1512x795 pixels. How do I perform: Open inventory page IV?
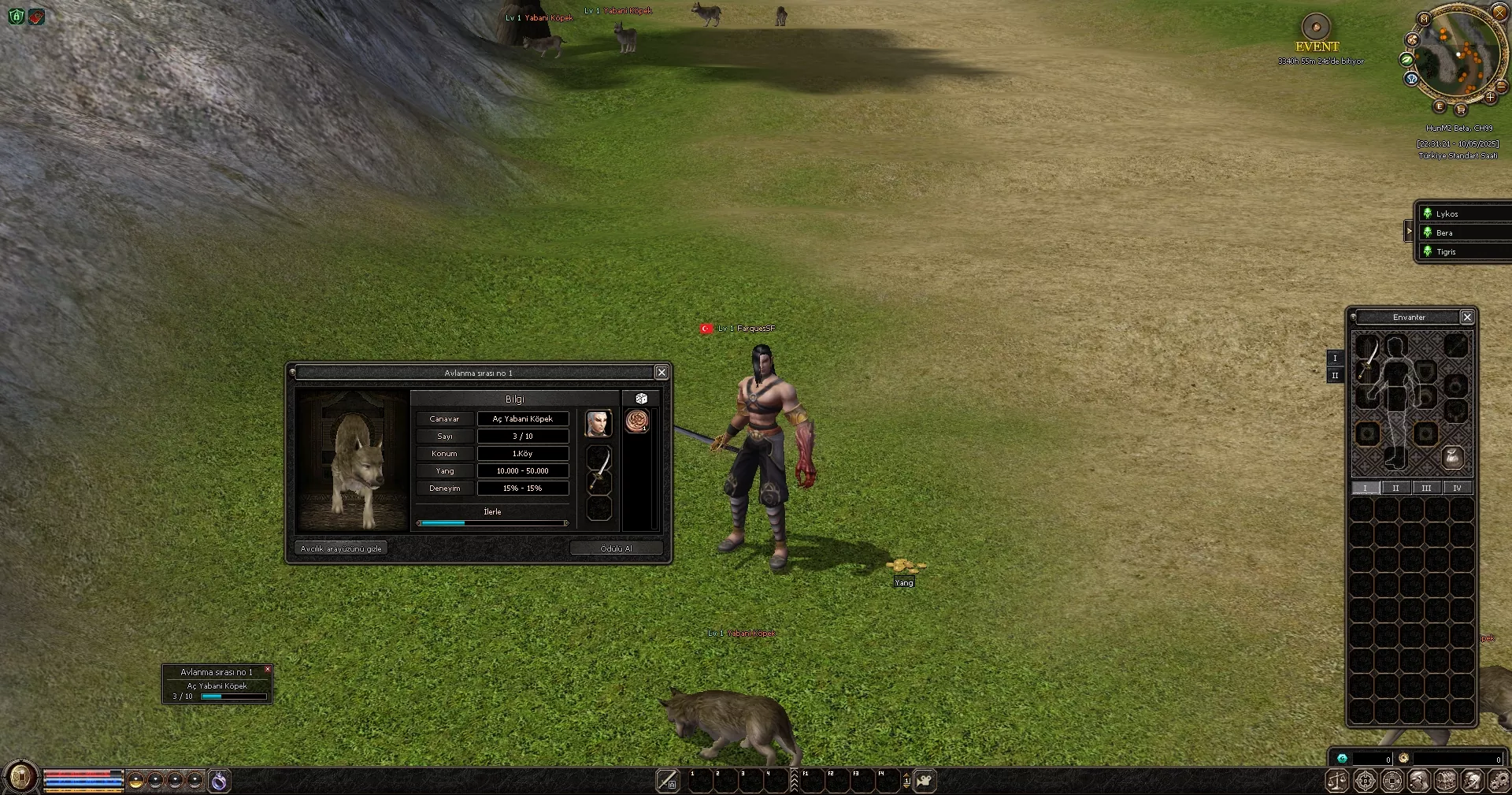(x=1457, y=489)
